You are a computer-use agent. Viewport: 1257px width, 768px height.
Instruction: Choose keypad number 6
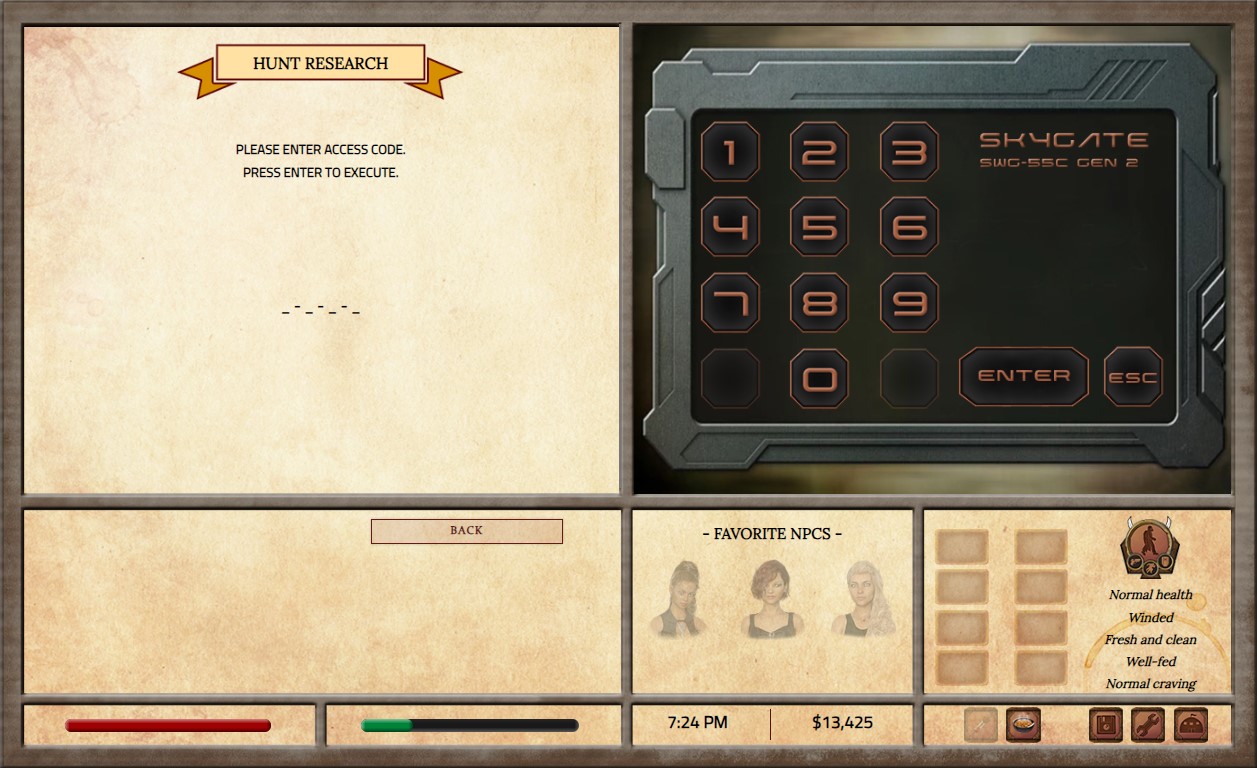pos(909,227)
